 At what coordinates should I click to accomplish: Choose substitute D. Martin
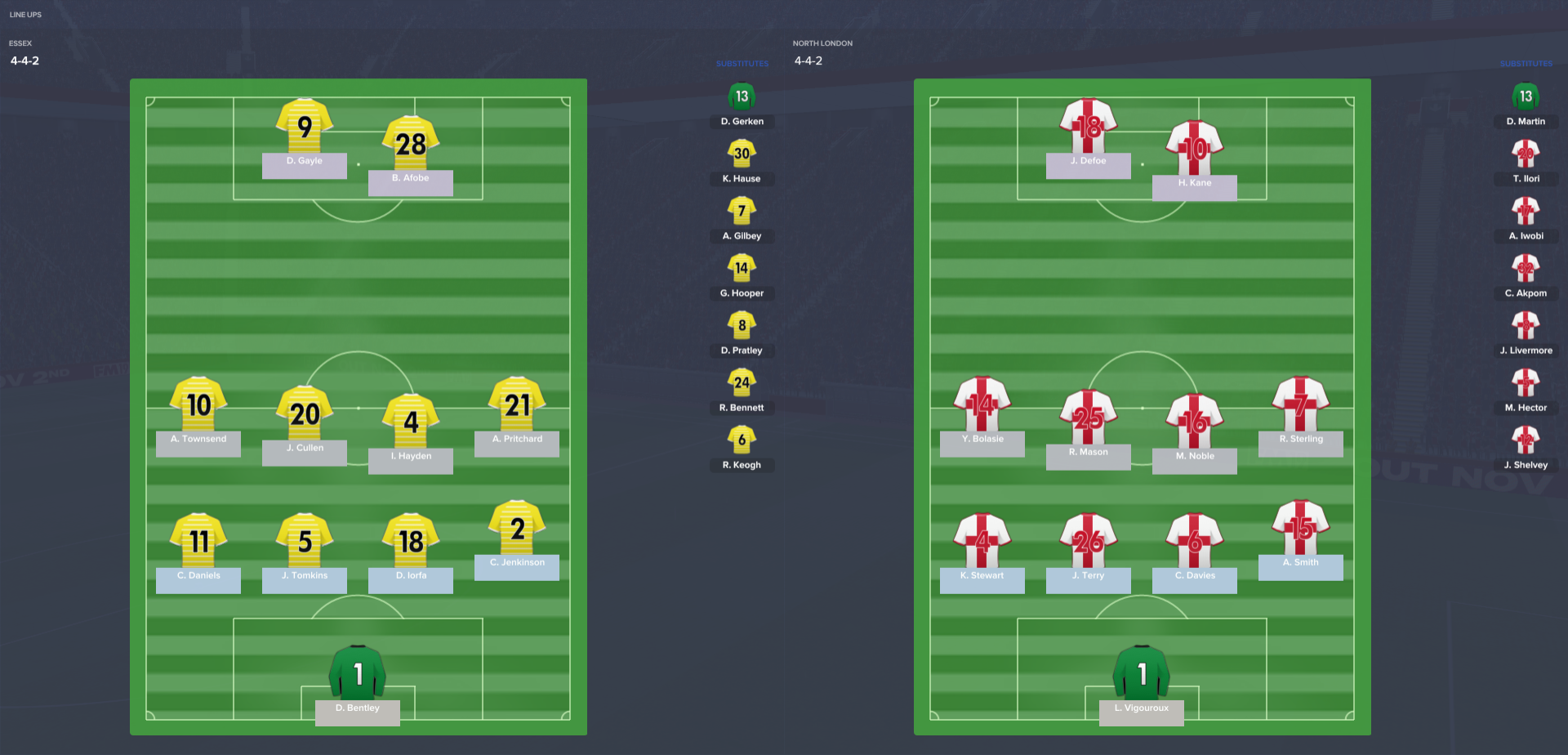click(x=1526, y=97)
